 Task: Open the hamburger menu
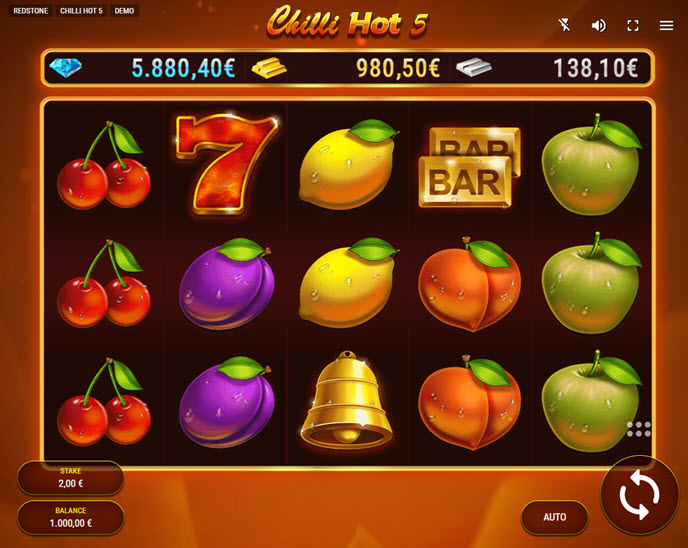(666, 25)
